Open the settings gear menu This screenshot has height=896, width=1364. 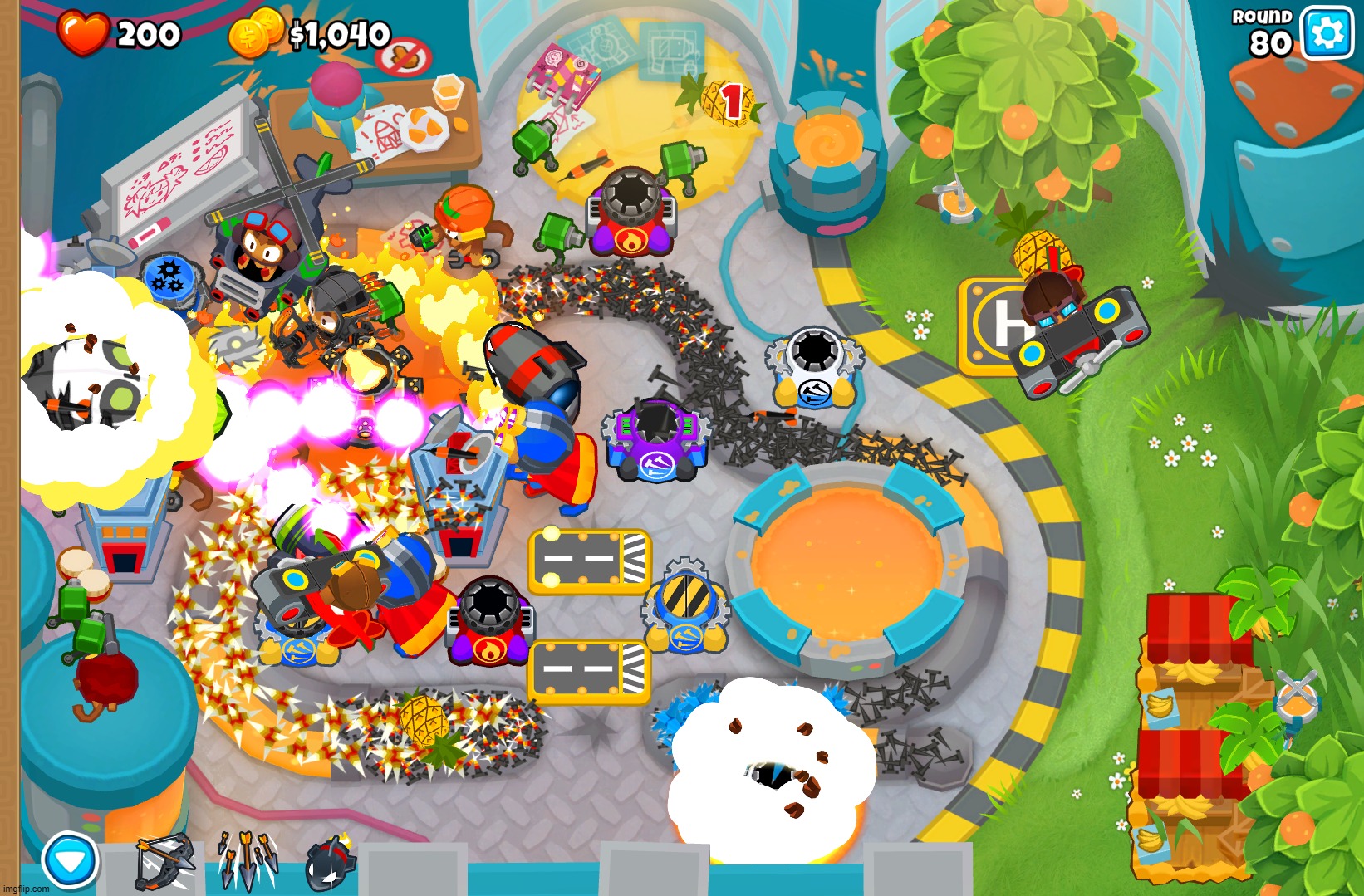[x=1326, y=33]
